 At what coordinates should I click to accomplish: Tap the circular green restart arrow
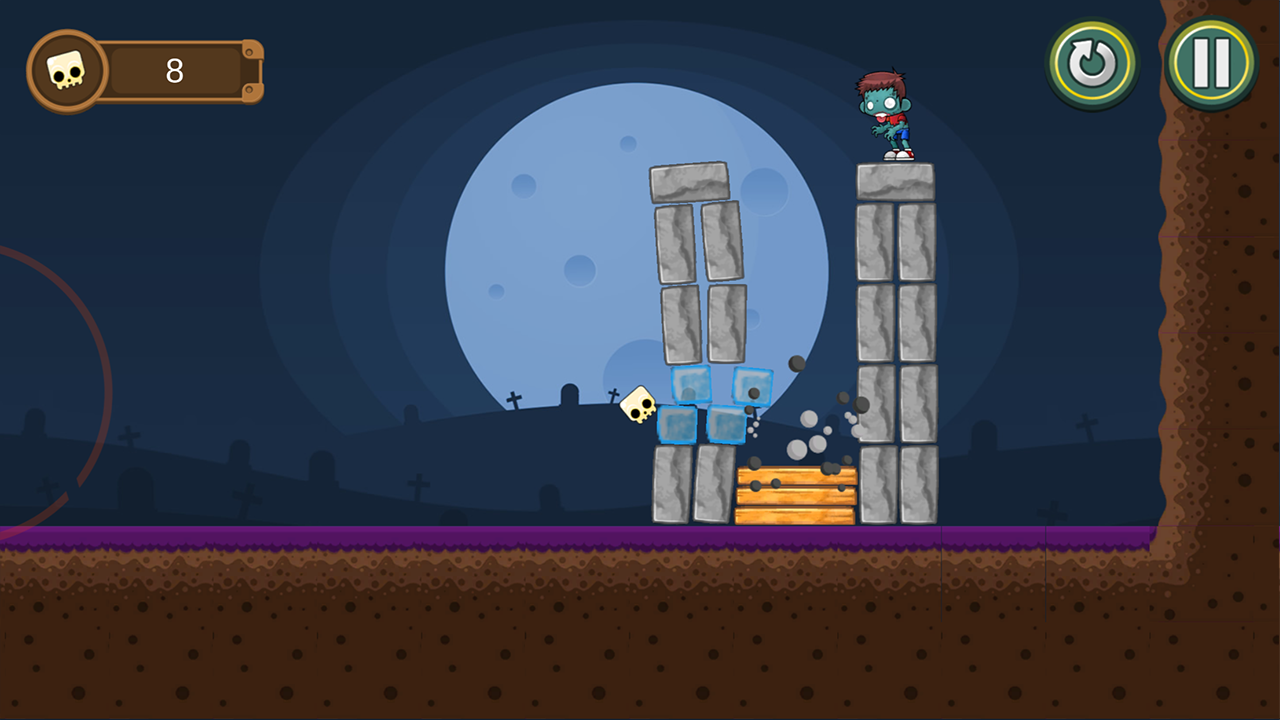point(1092,61)
